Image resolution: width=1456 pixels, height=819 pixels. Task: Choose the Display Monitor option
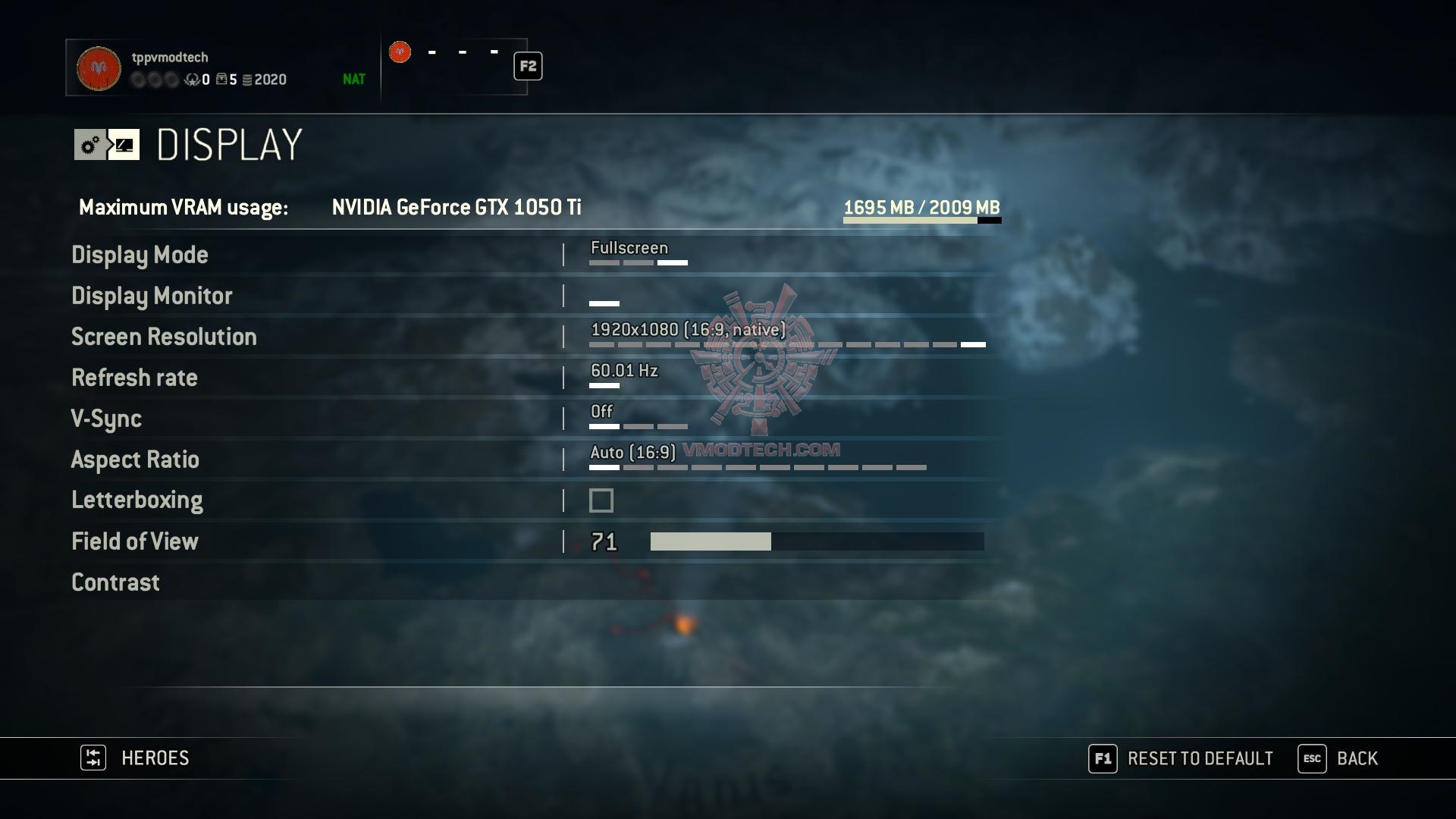(x=152, y=296)
